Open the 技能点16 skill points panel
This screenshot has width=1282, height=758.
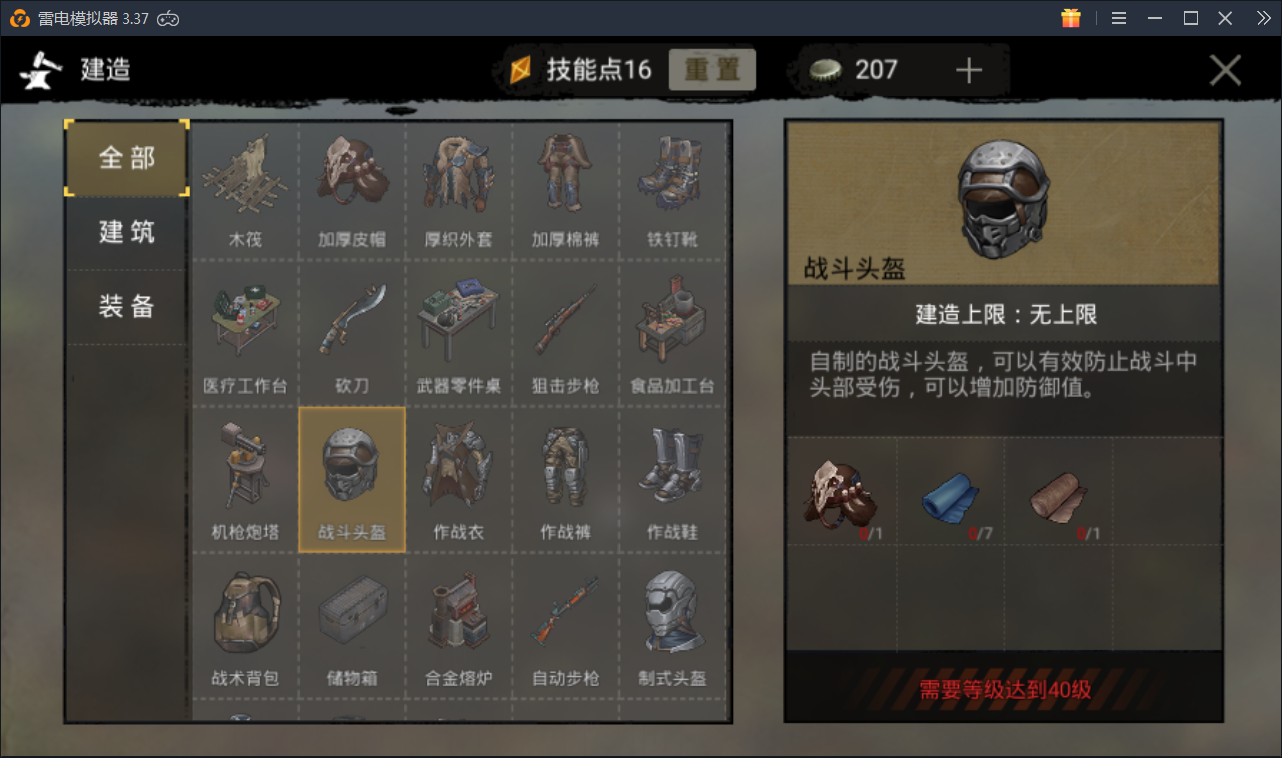(580, 69)
